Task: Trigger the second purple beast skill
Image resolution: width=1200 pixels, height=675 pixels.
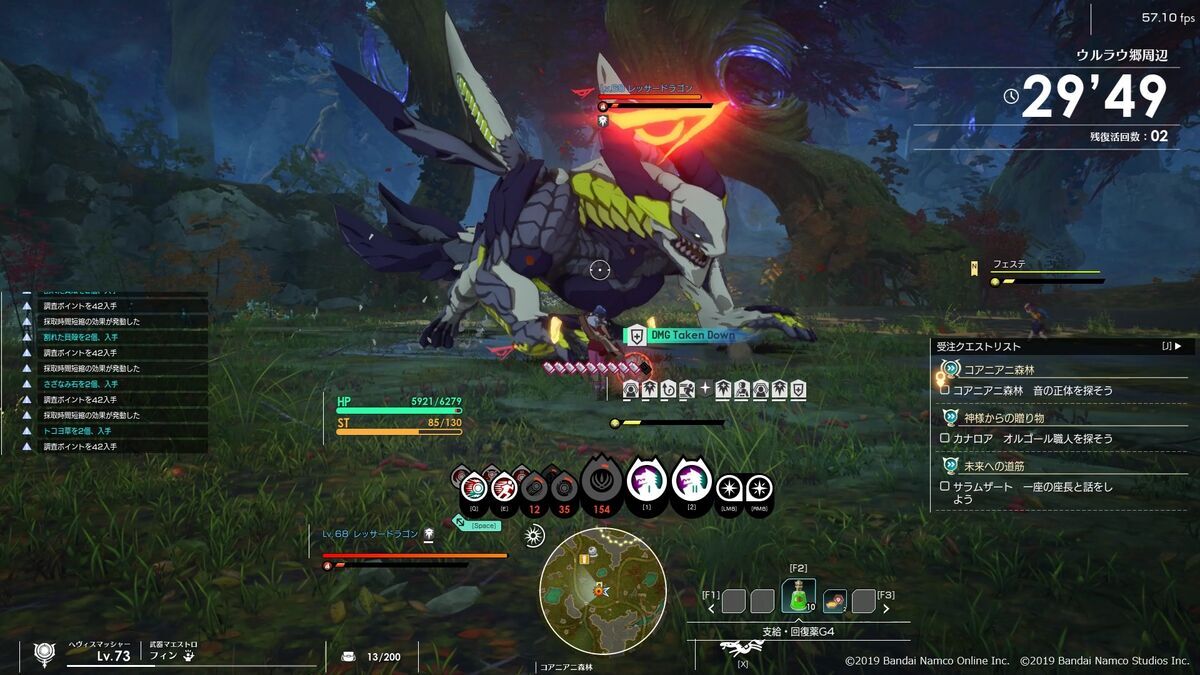Action: pos(691,483)
